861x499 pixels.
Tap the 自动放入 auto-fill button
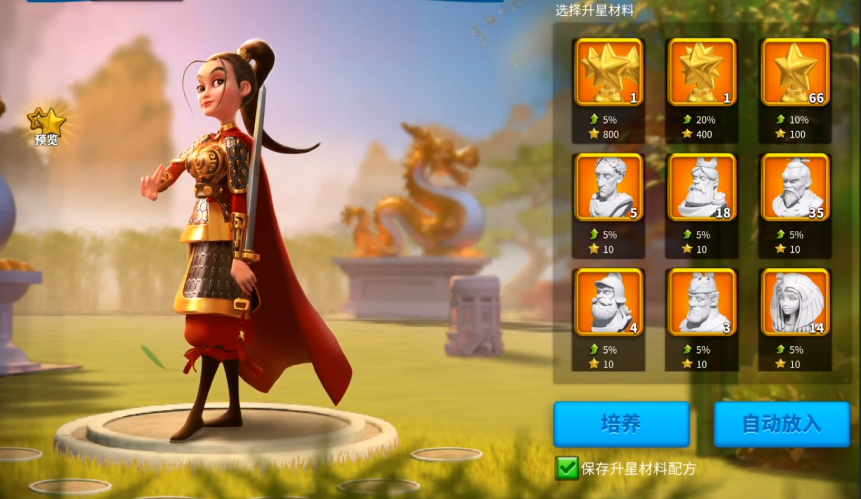coord(781,423)
